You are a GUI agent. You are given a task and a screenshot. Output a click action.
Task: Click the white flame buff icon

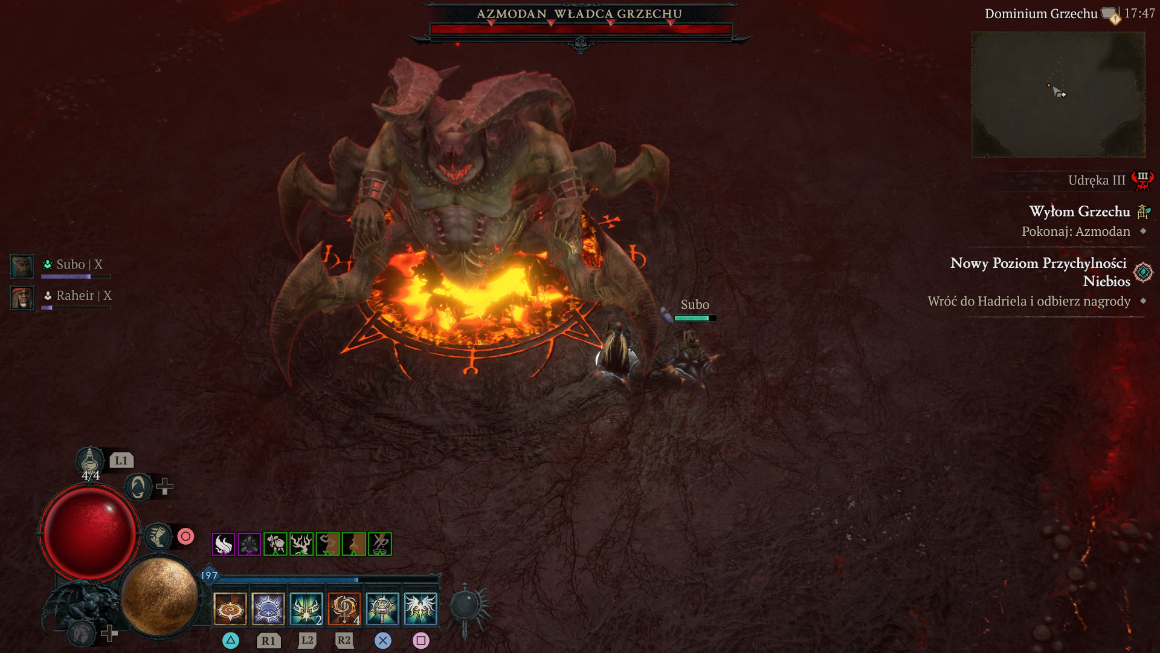(224, 544)
